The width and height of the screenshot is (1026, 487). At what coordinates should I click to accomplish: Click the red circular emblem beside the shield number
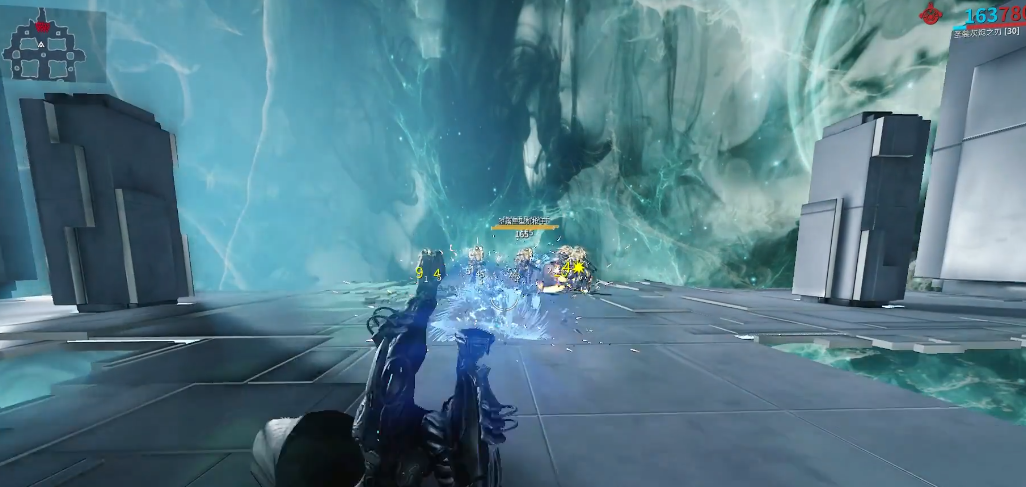pos(932,14)
